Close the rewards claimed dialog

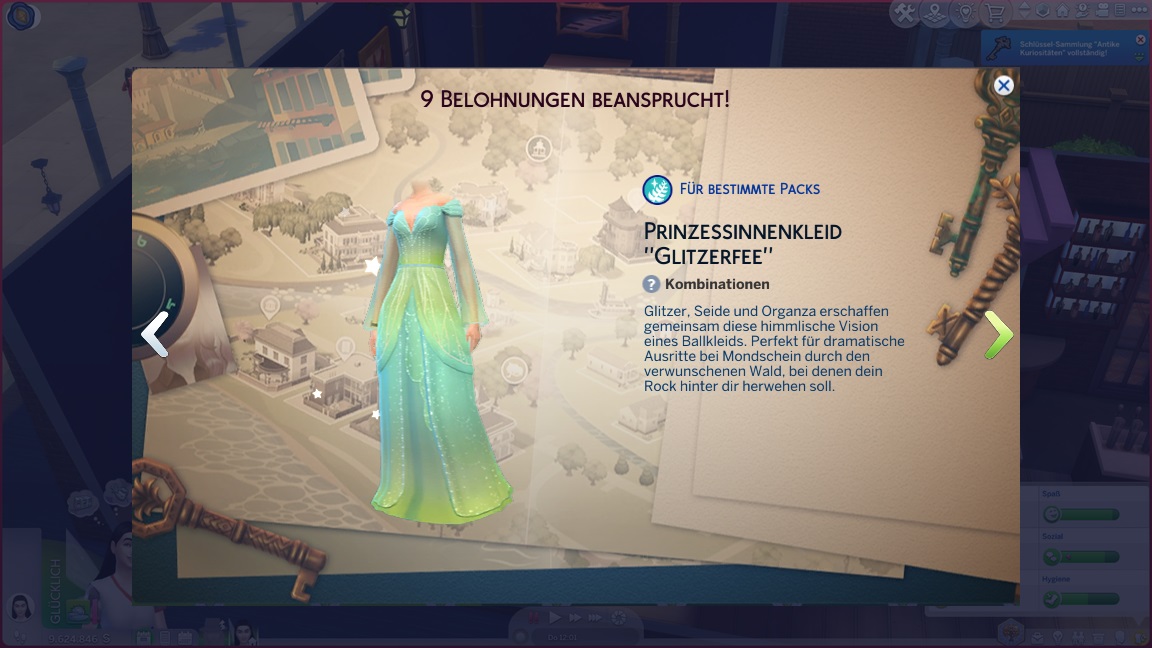(1004, 86)
